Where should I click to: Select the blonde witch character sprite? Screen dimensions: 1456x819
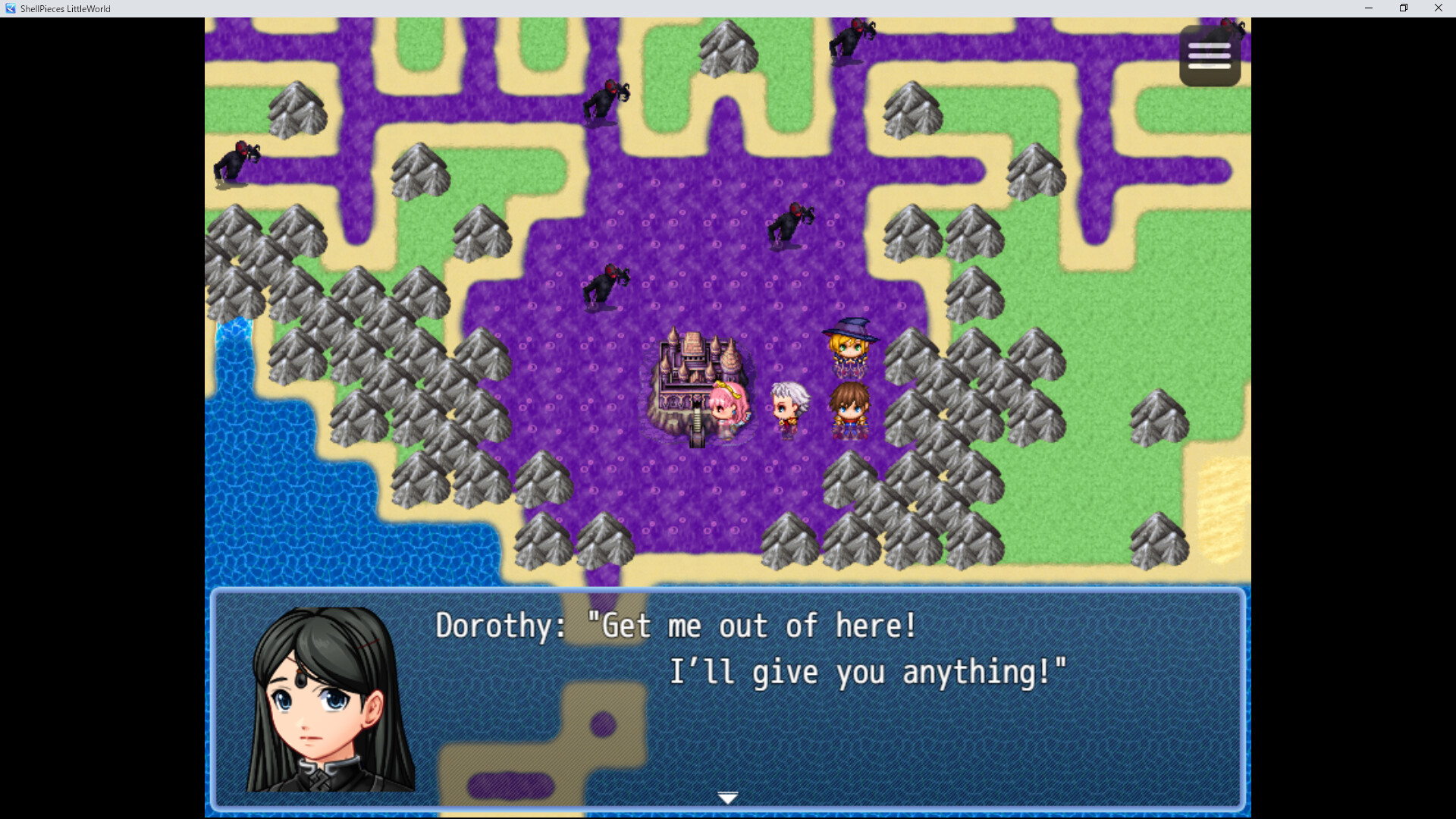850,345
